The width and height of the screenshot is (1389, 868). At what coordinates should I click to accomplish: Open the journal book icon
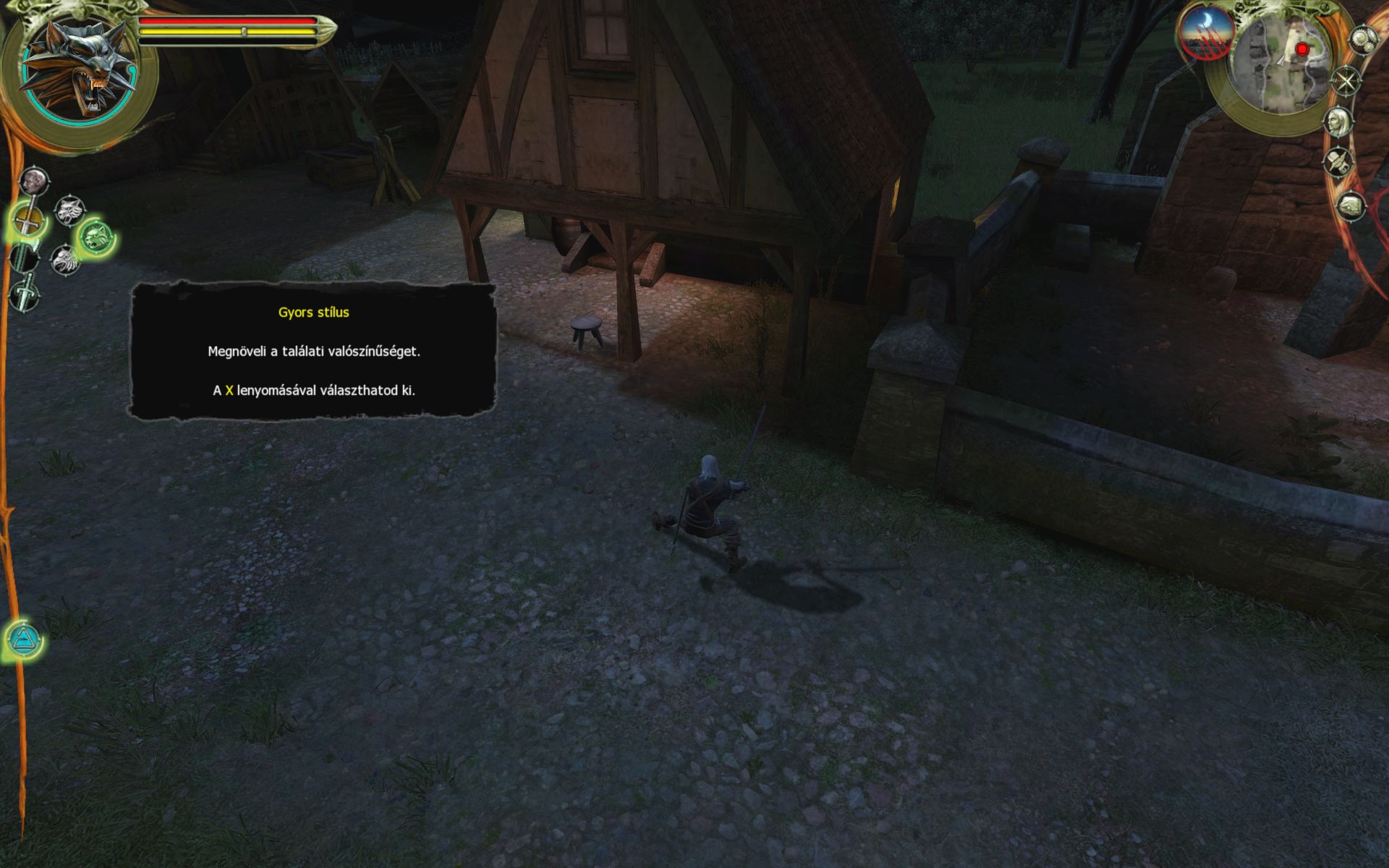click(x=1350, y=206)
